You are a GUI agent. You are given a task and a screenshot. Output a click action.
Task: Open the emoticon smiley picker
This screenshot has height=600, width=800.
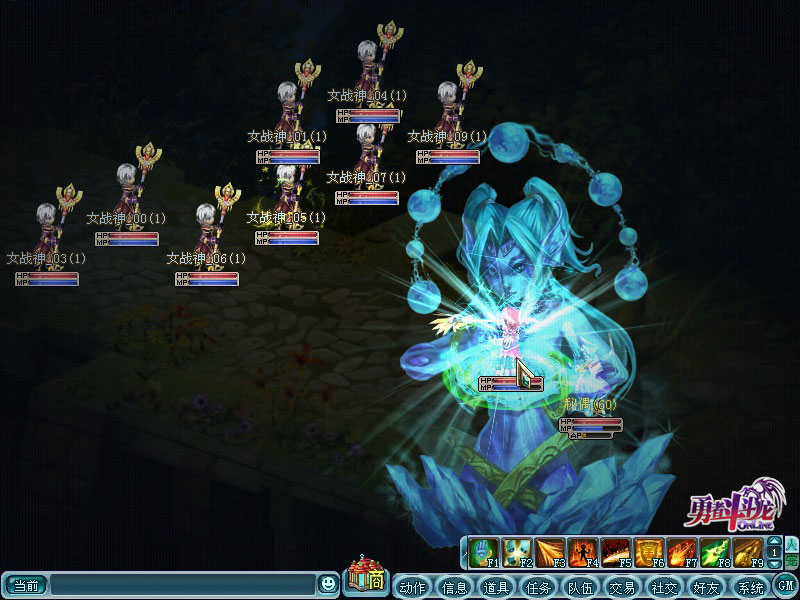[x=328, y=583]
